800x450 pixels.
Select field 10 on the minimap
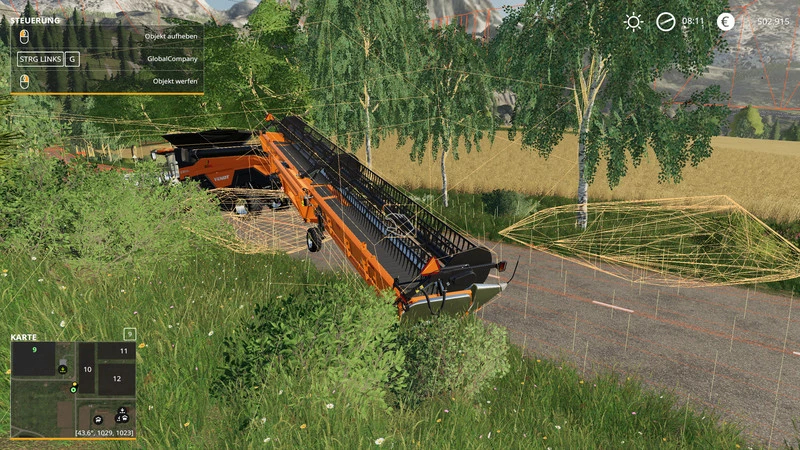tap(87, 369)
